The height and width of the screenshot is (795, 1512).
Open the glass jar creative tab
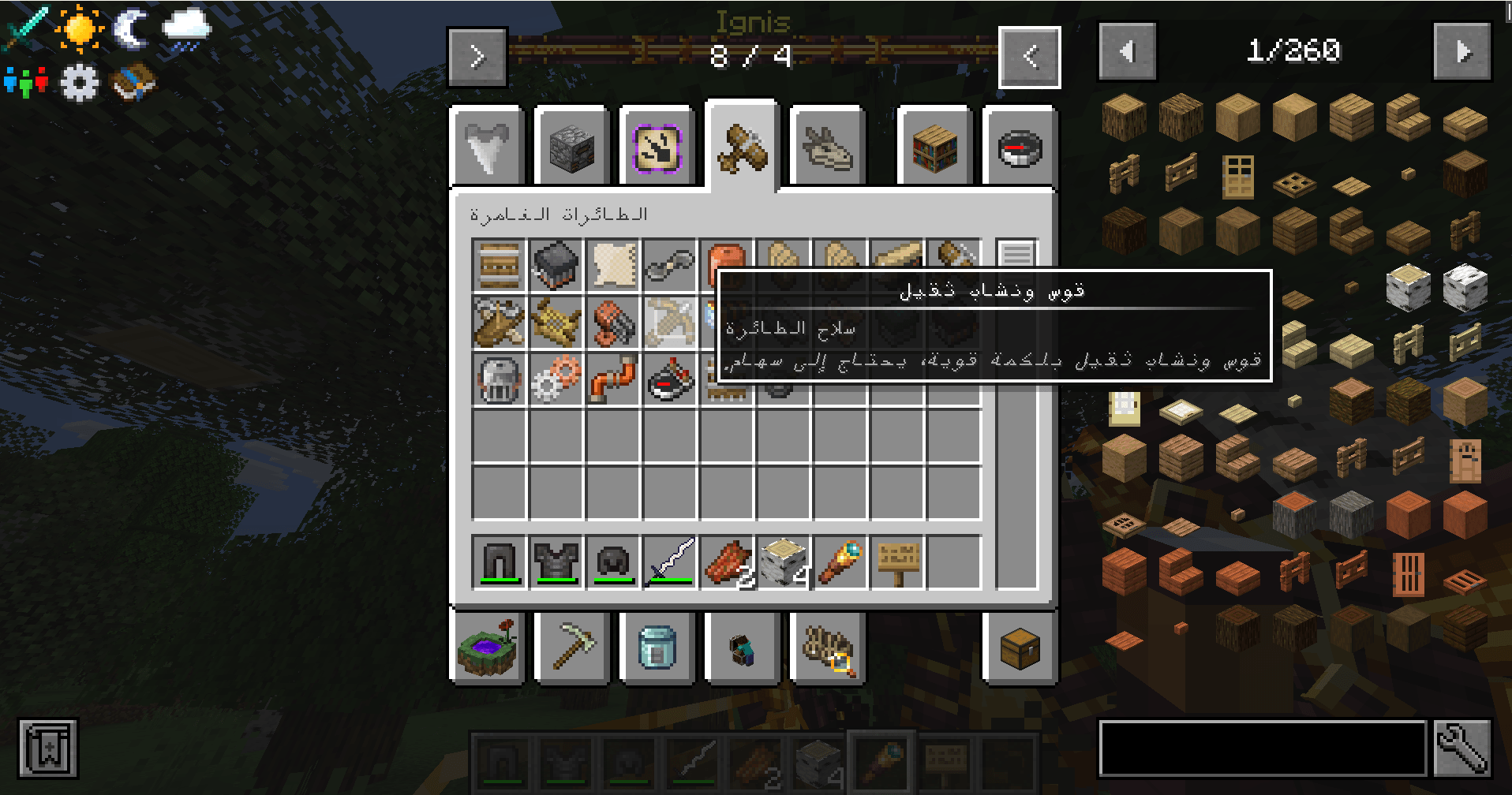point(657,648)
